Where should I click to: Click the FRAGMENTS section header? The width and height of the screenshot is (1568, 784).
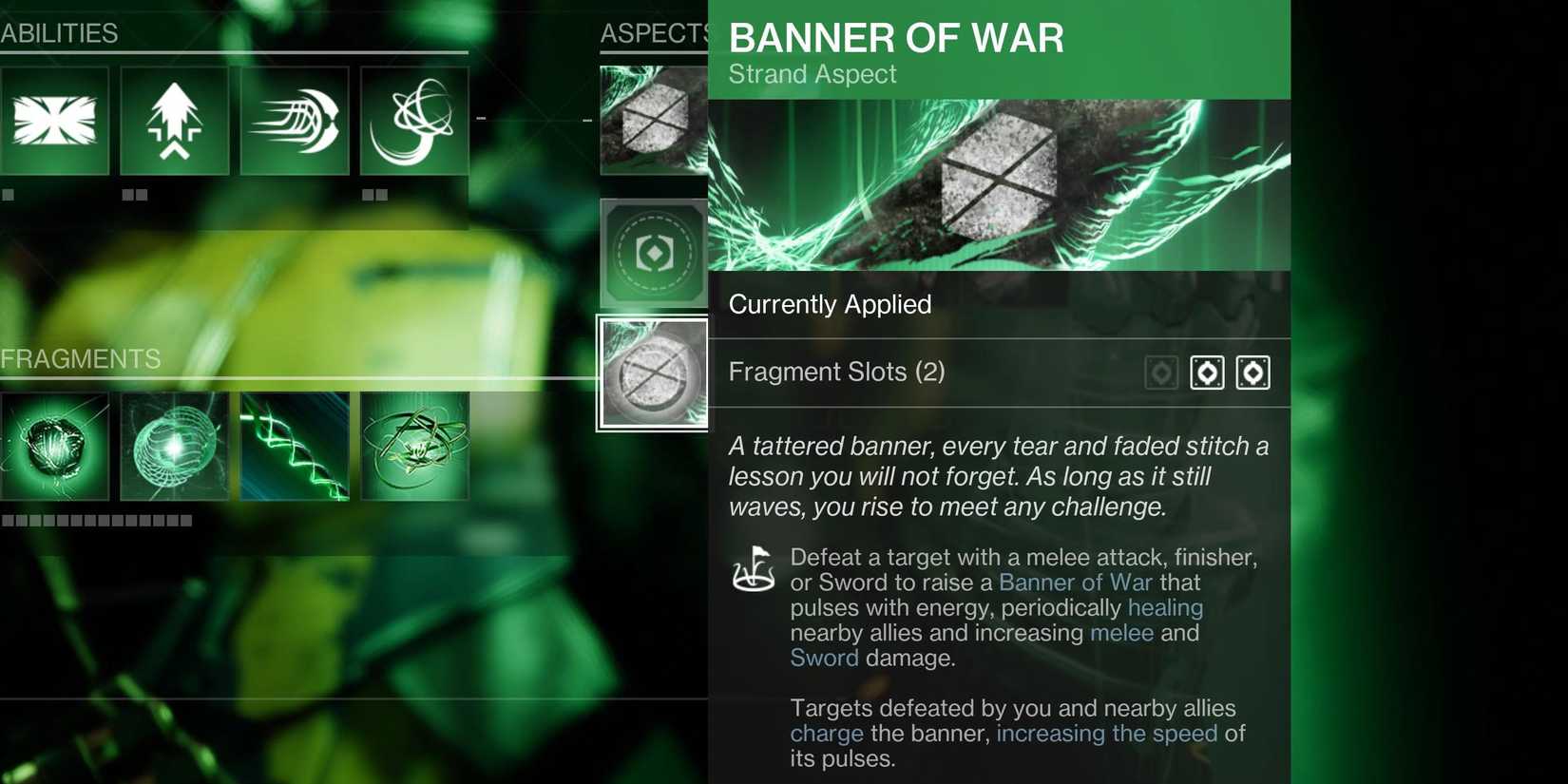coord(81,359)
